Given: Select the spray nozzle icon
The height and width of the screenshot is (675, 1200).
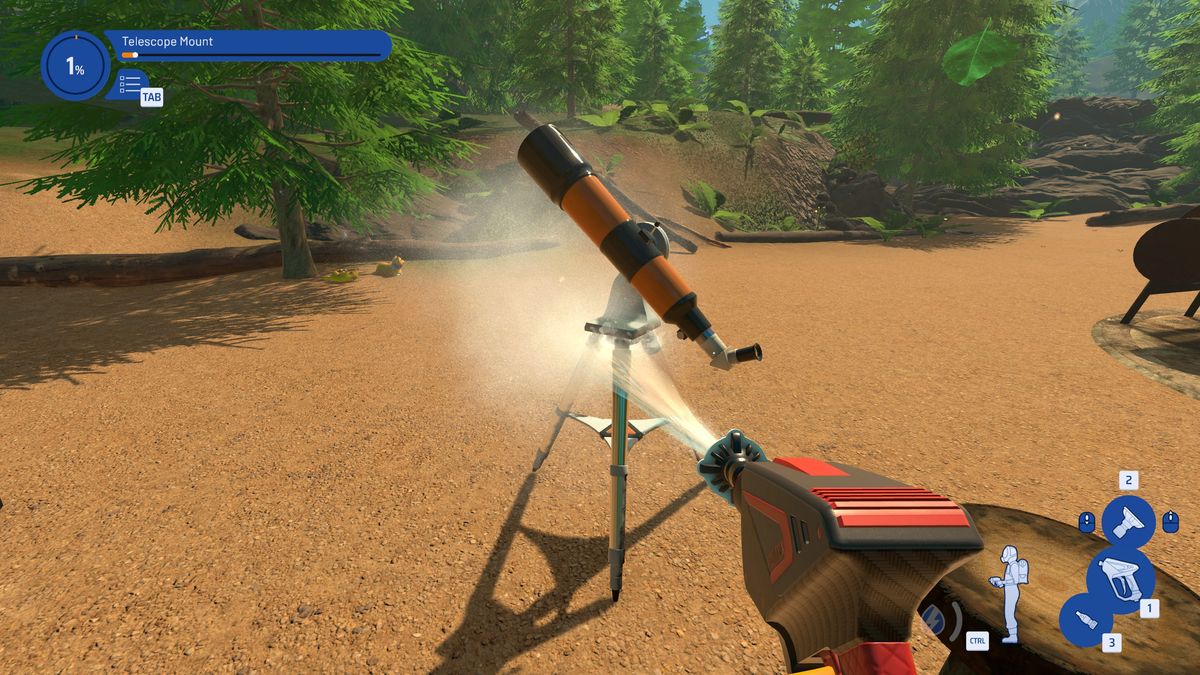Looking at the screenshot, I should coord(1128,521).
